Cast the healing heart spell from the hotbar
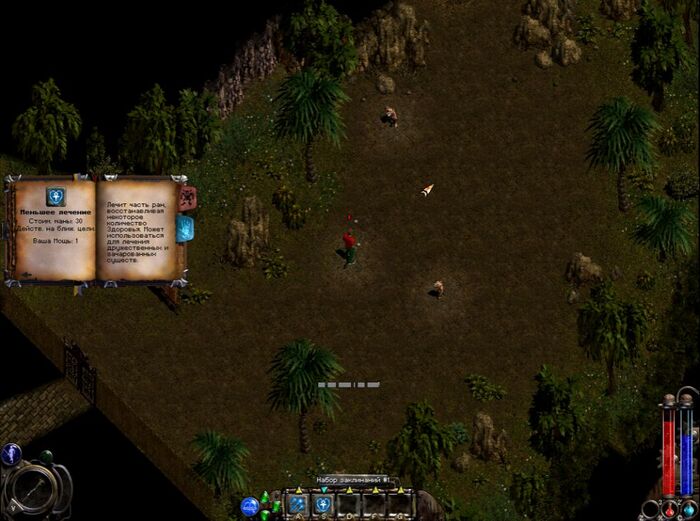This screenshot has width=700, height=521. pos(324,505)
